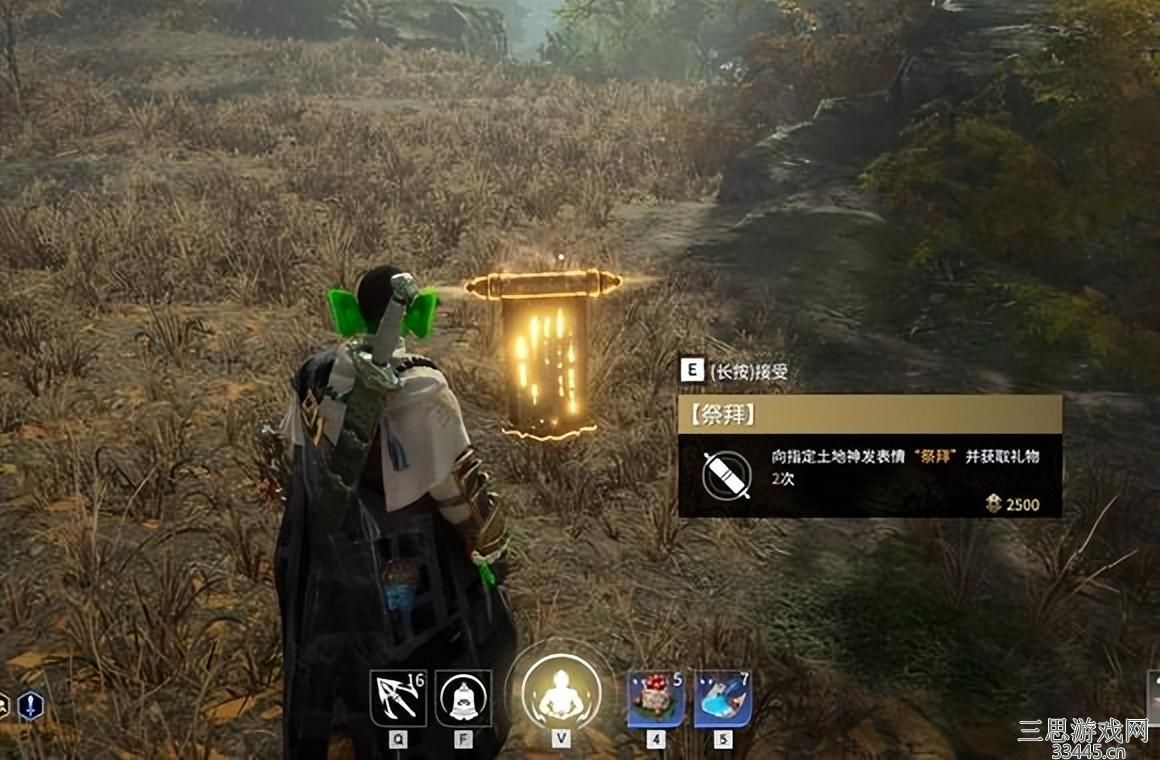Trigger the glowing meditating figure skill
The image size is (1160, 760).
tap(560, 693)
